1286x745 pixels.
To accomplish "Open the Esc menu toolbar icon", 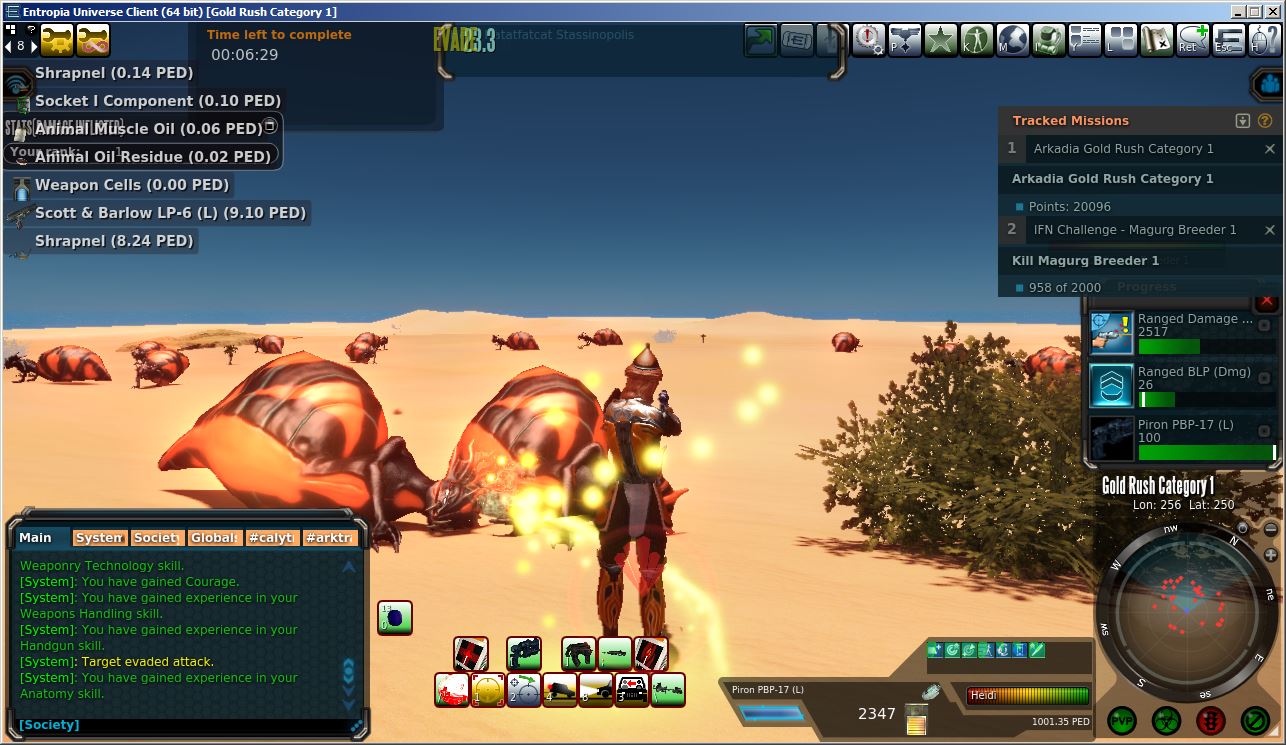I will (1229, 40).
